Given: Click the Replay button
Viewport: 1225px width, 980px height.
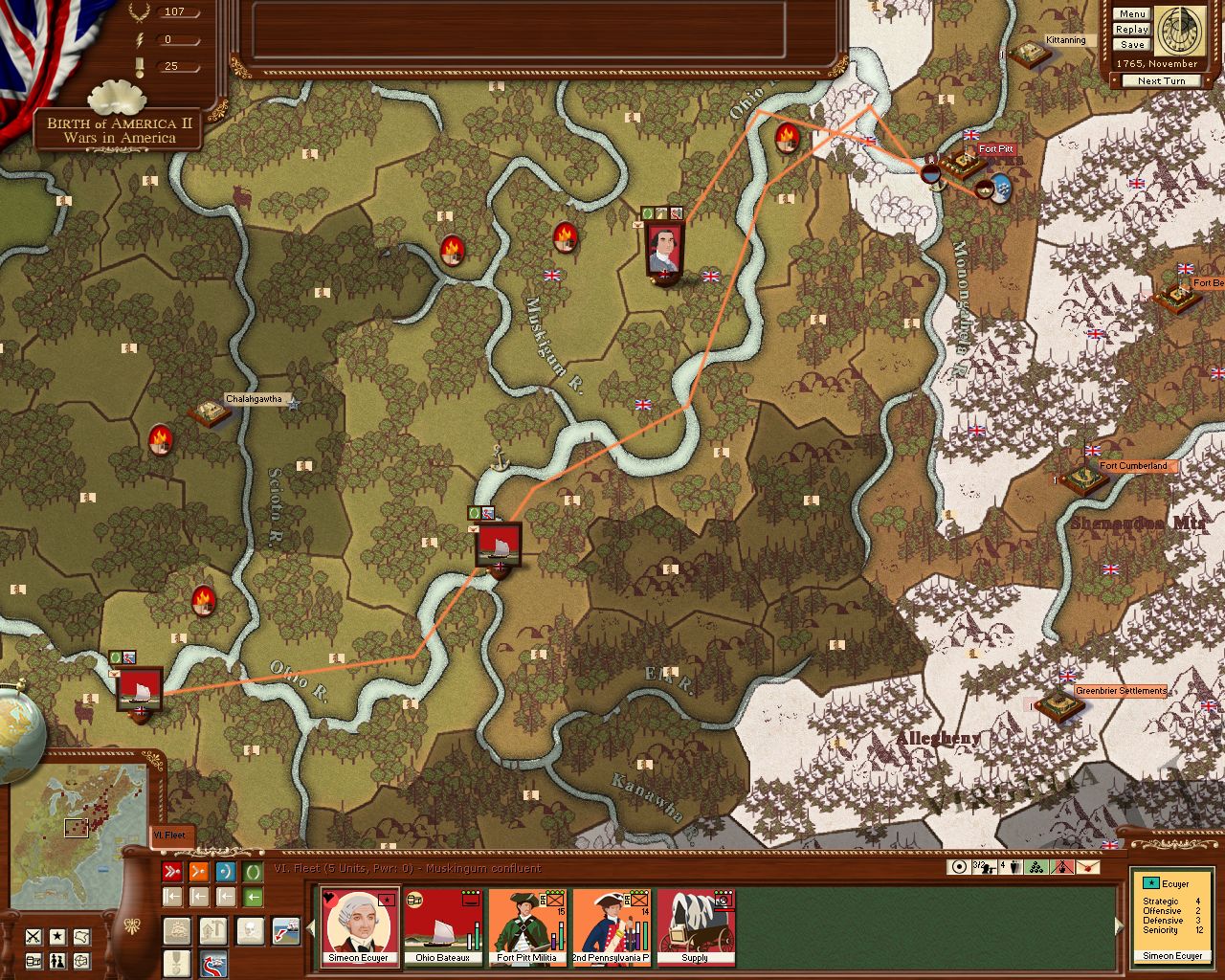Looking at the screenshot, I should click(1131, 30).
